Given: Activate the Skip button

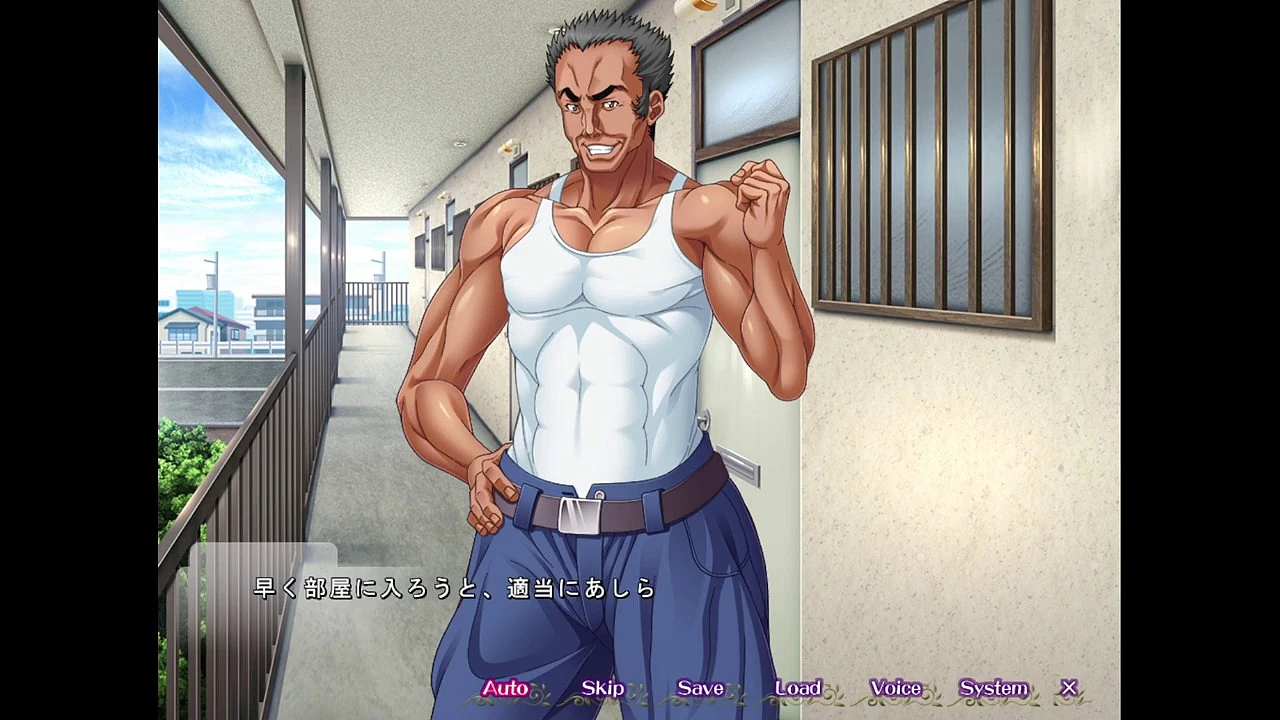Looking at the screenshot, I should [x=602, y=688].
